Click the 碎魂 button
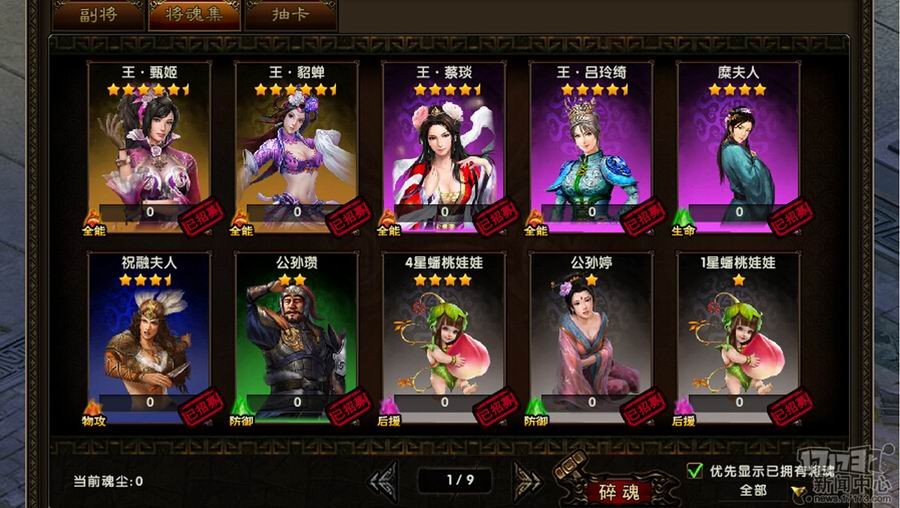Image resolution: width=900 pixels, height=508 pixels. click(619, 491)
